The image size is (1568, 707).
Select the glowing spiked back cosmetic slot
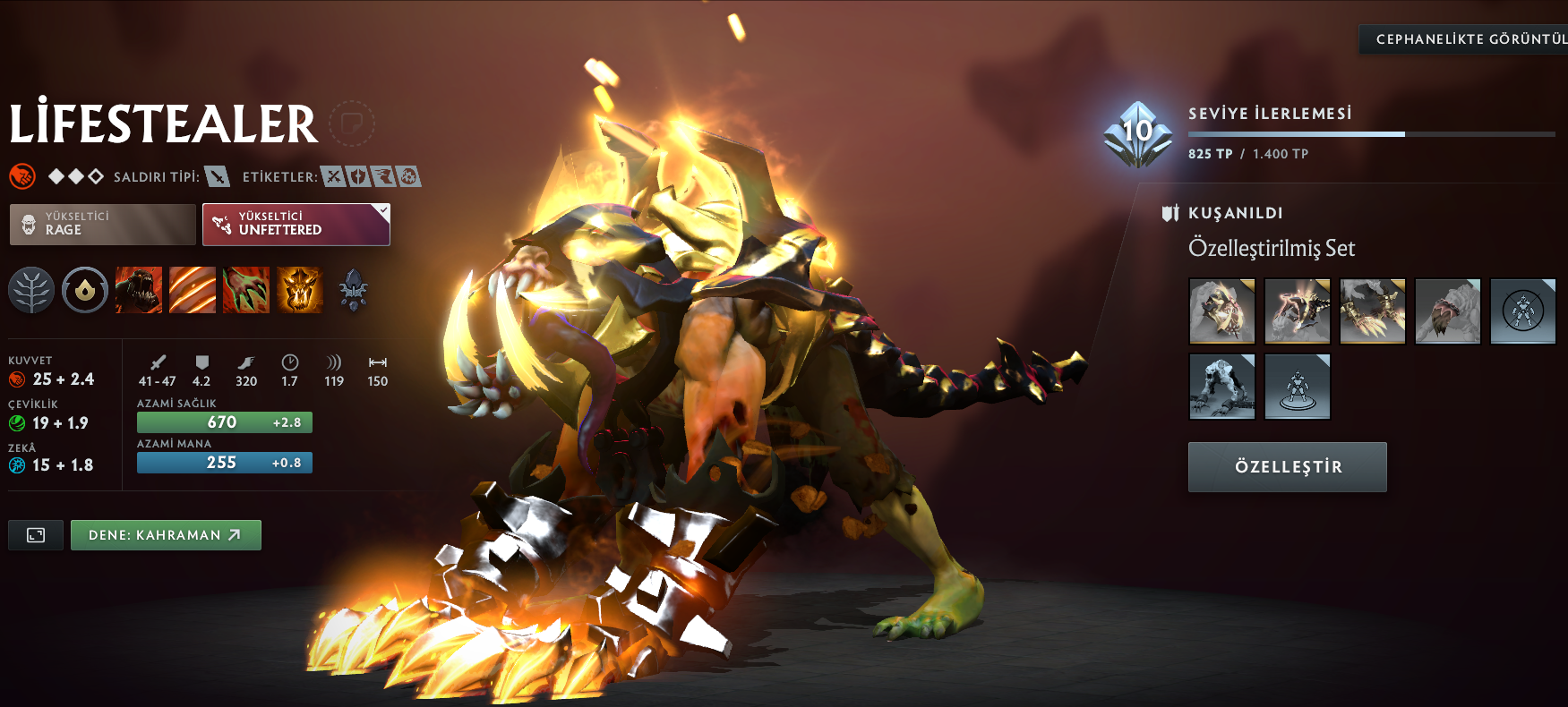(1297, 311)
